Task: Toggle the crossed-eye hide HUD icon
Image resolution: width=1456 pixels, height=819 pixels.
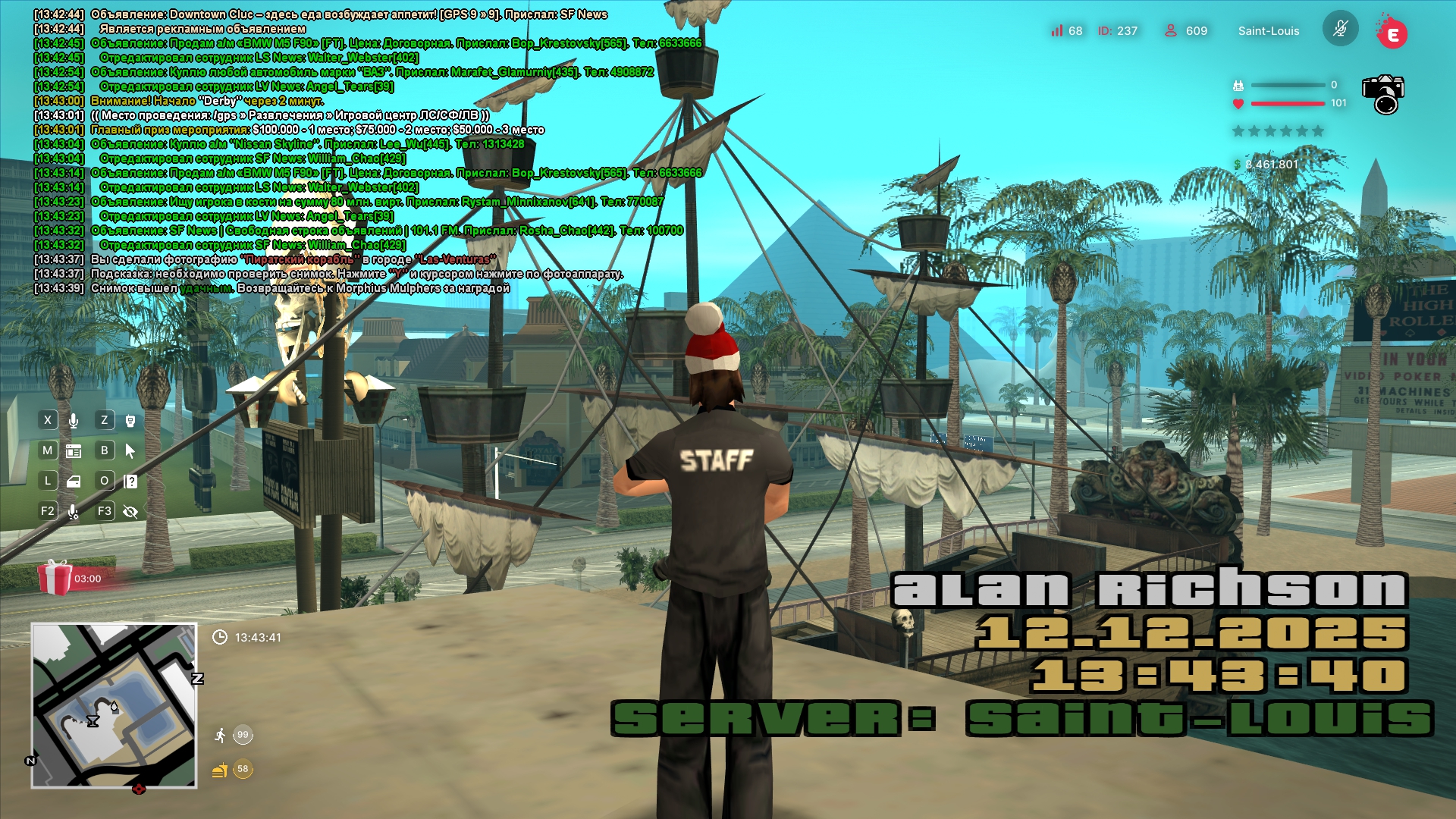Action: [130, 512]
